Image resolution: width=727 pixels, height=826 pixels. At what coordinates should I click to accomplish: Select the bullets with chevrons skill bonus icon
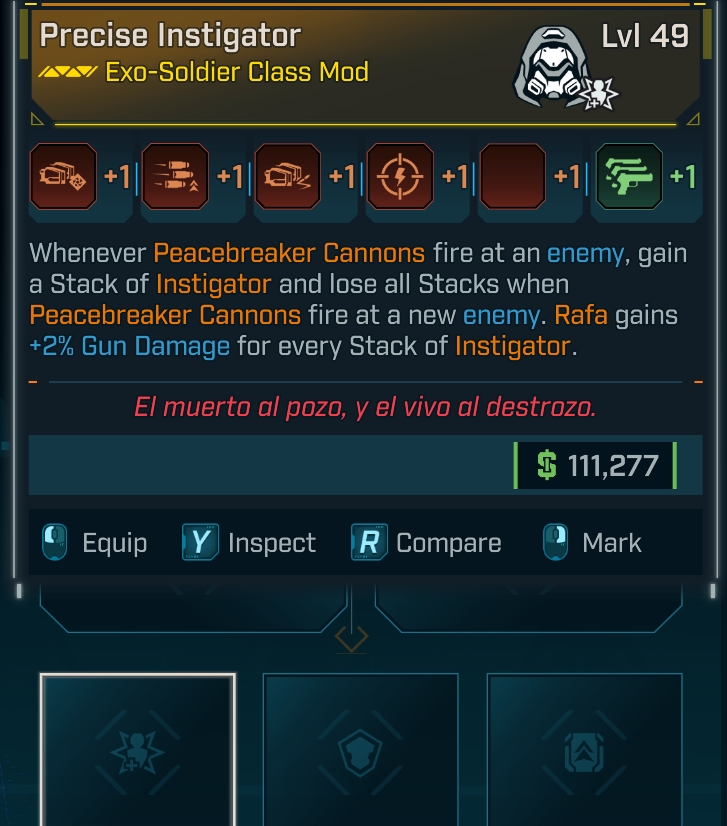point(175,177)
